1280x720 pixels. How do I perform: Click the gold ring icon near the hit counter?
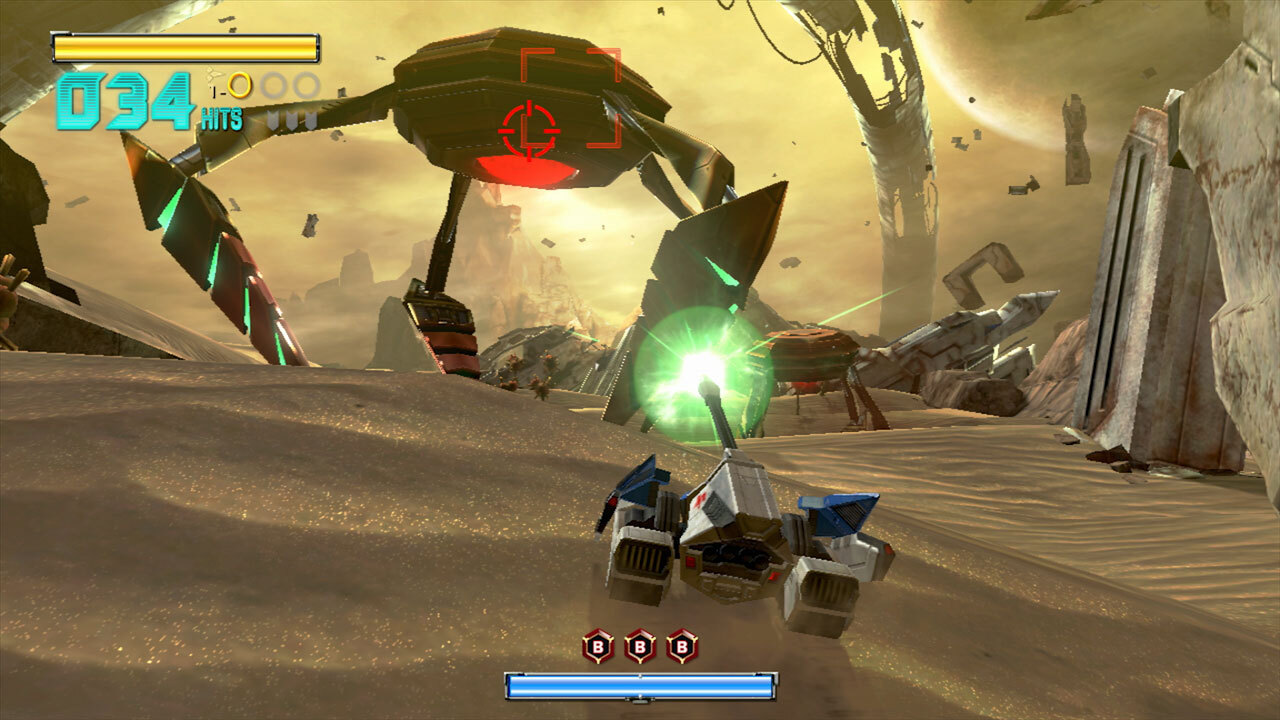tap(239, 85)
